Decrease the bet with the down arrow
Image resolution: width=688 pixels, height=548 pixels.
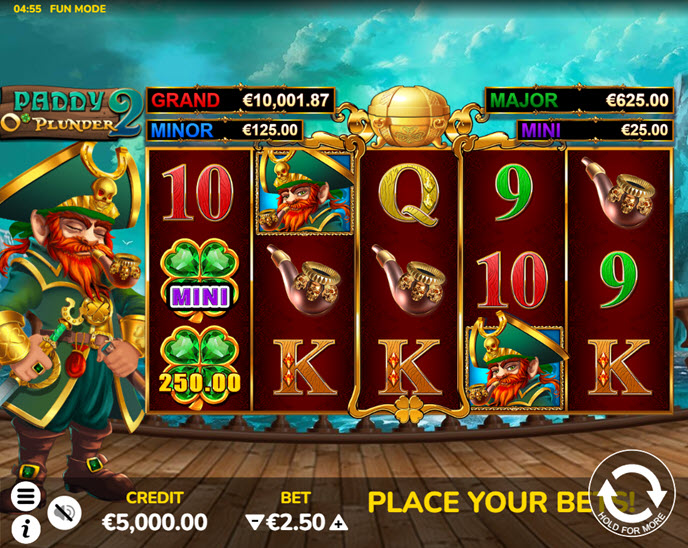[x=252, y=523]
